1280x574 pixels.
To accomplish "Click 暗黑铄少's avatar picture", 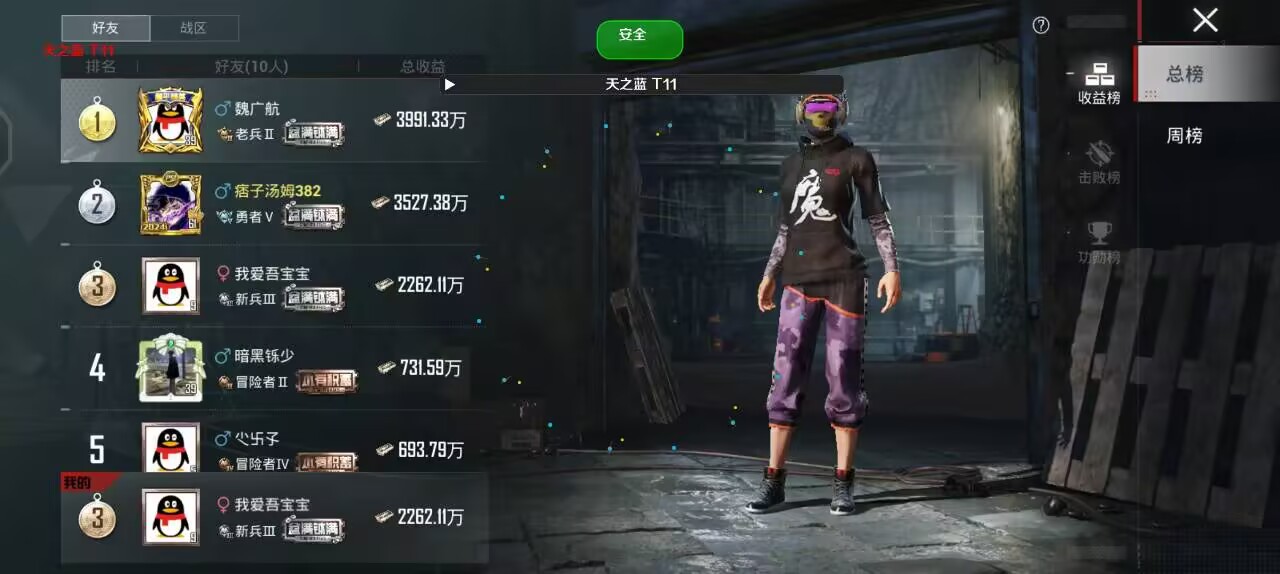I will (170, 368).
